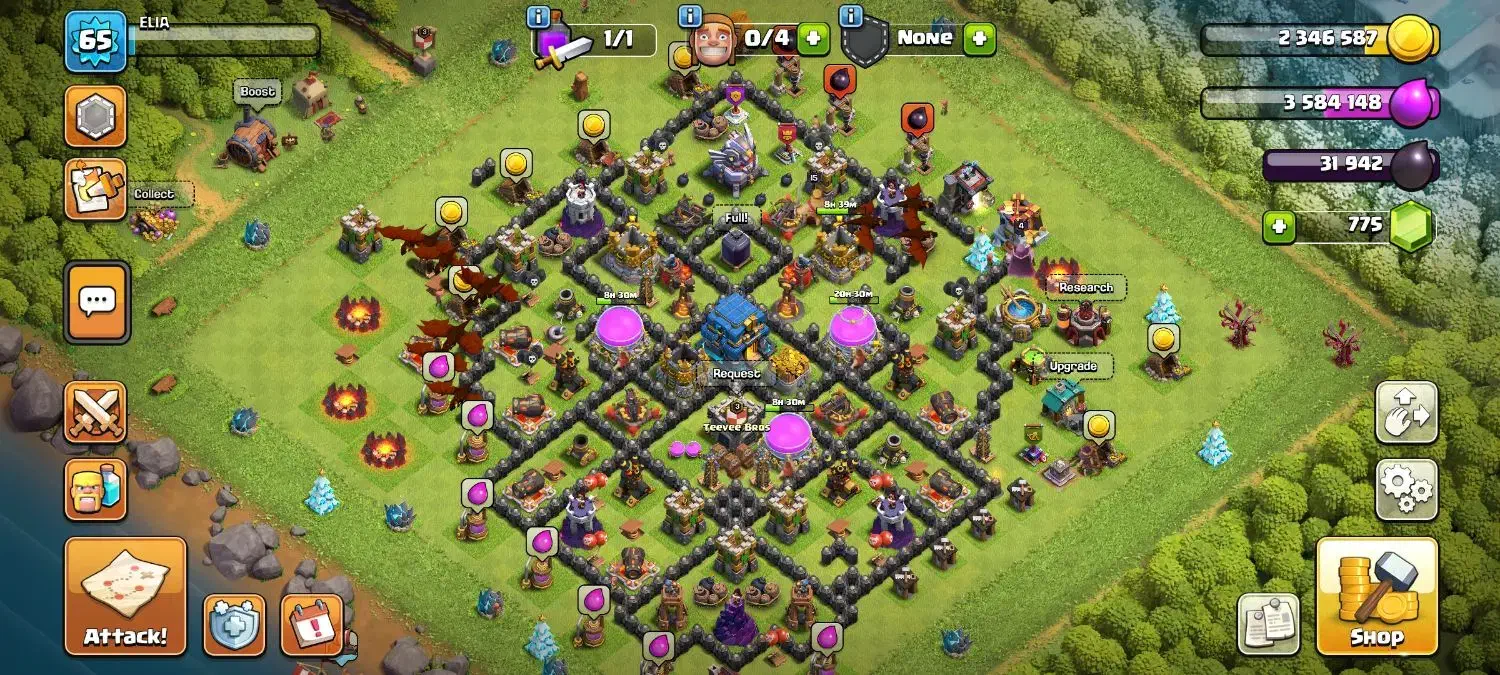
Task: Open the village layout editor
Action: tap(1406, 412)
